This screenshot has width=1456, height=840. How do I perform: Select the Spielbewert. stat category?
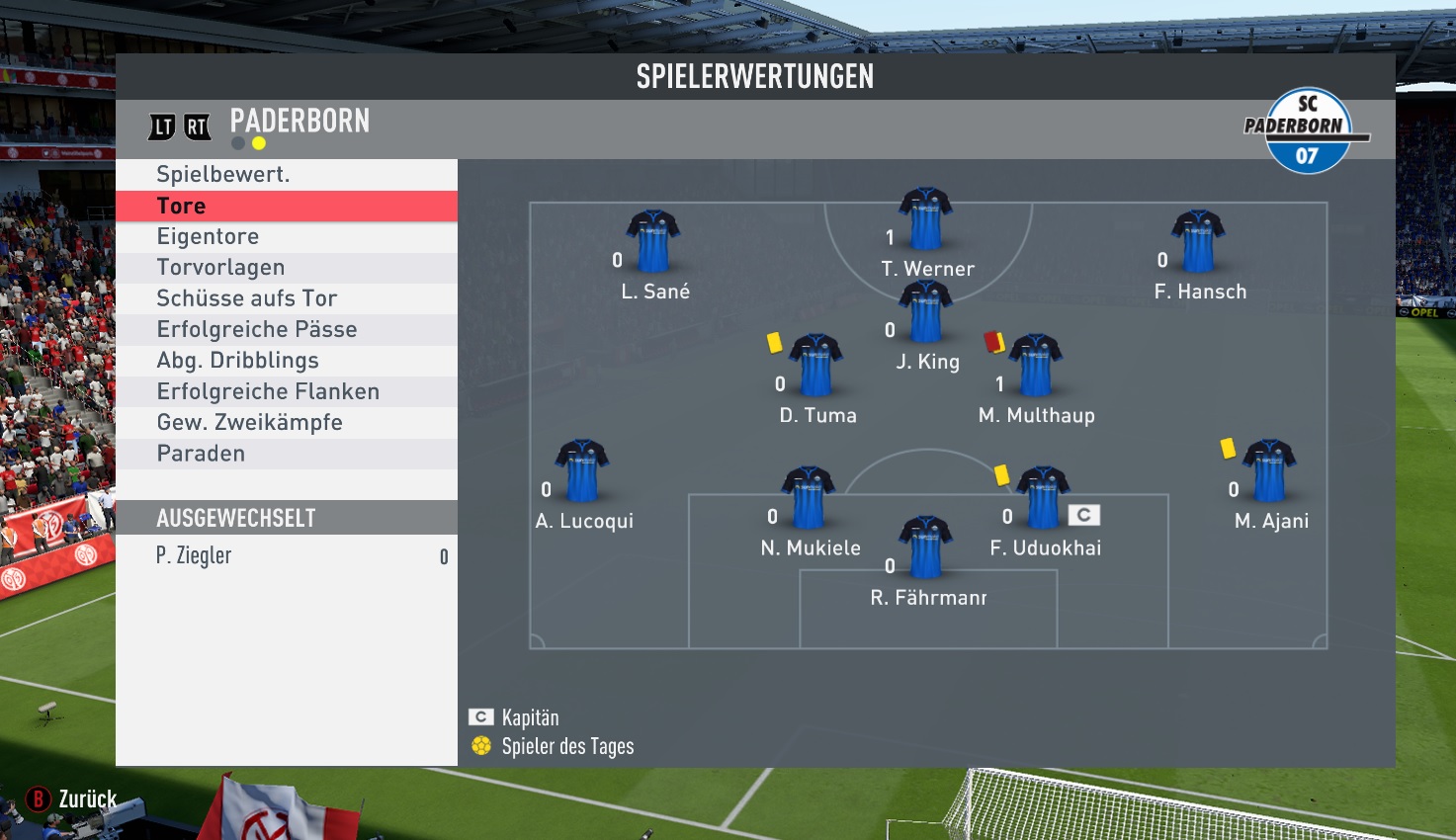pos(223,175)
